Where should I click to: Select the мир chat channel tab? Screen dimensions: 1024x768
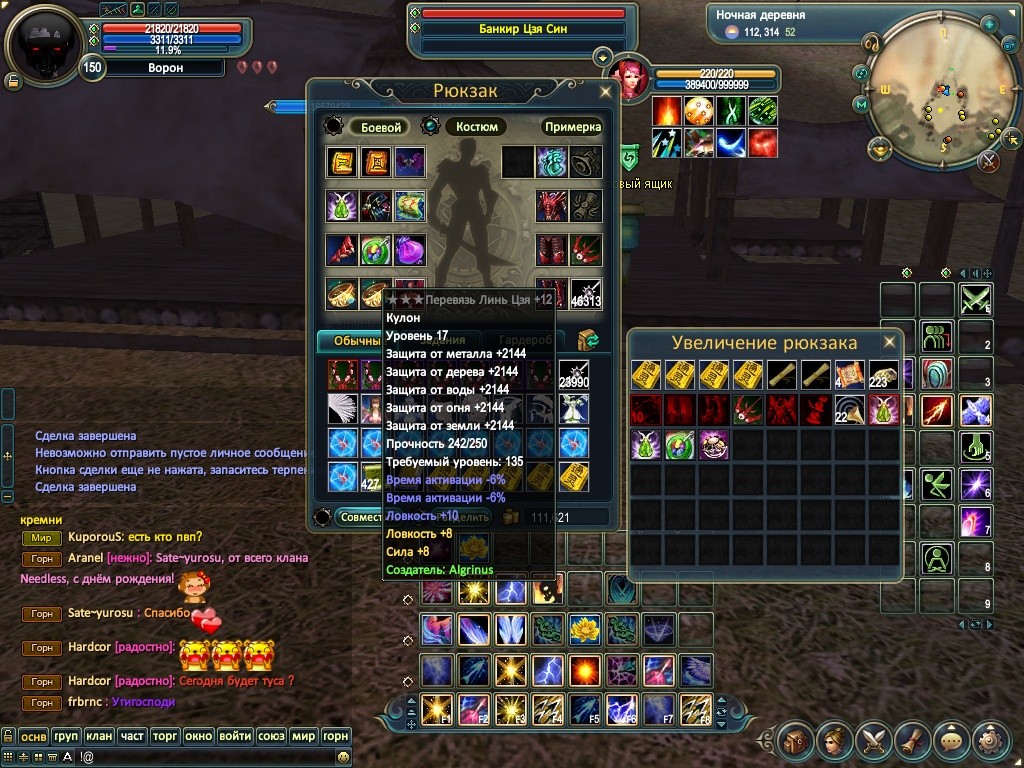pos(303,736)
